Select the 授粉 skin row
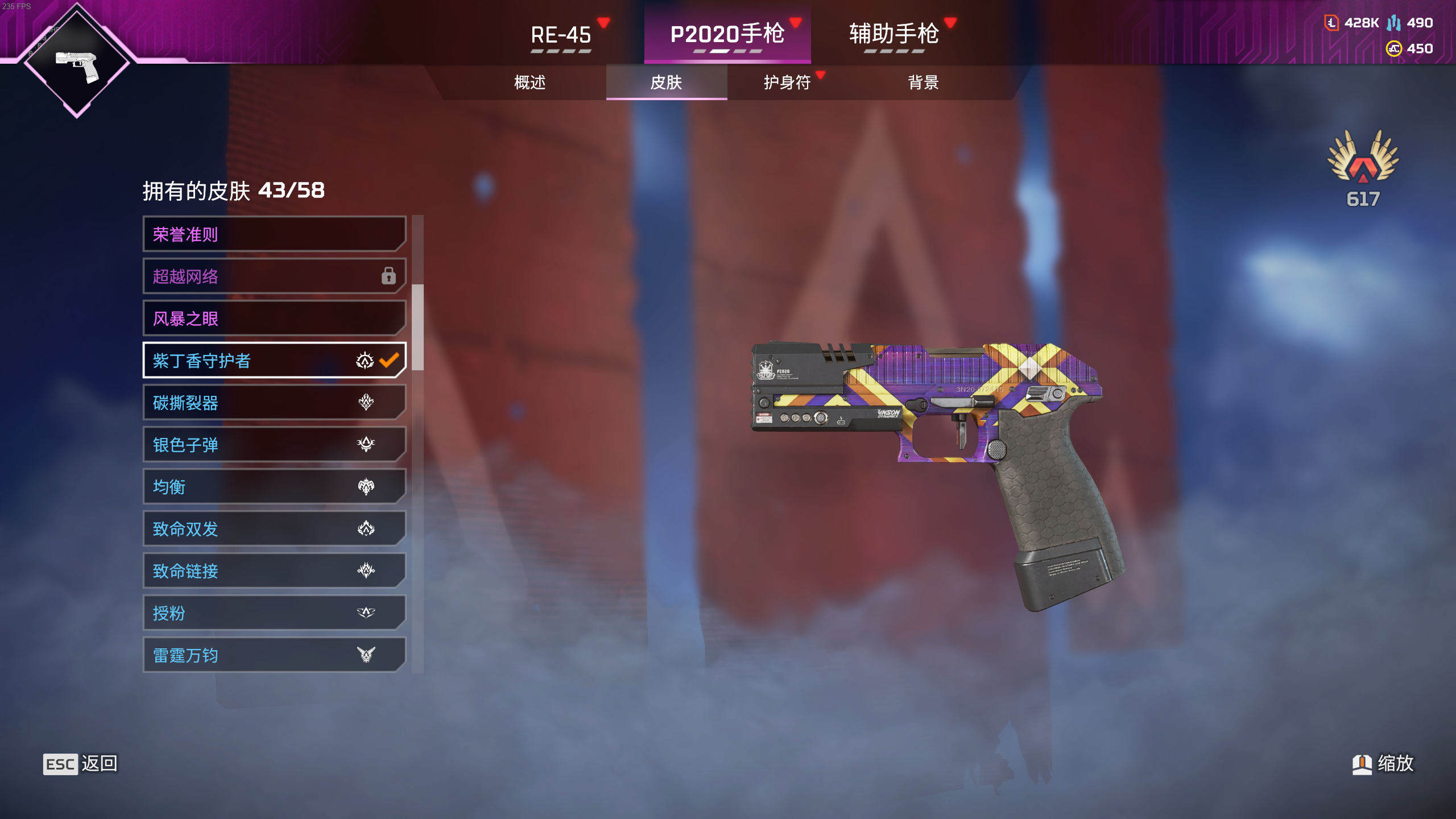The height and width of the screenshot is (819, 1456). pyautogui.click(x=274, y=613)
